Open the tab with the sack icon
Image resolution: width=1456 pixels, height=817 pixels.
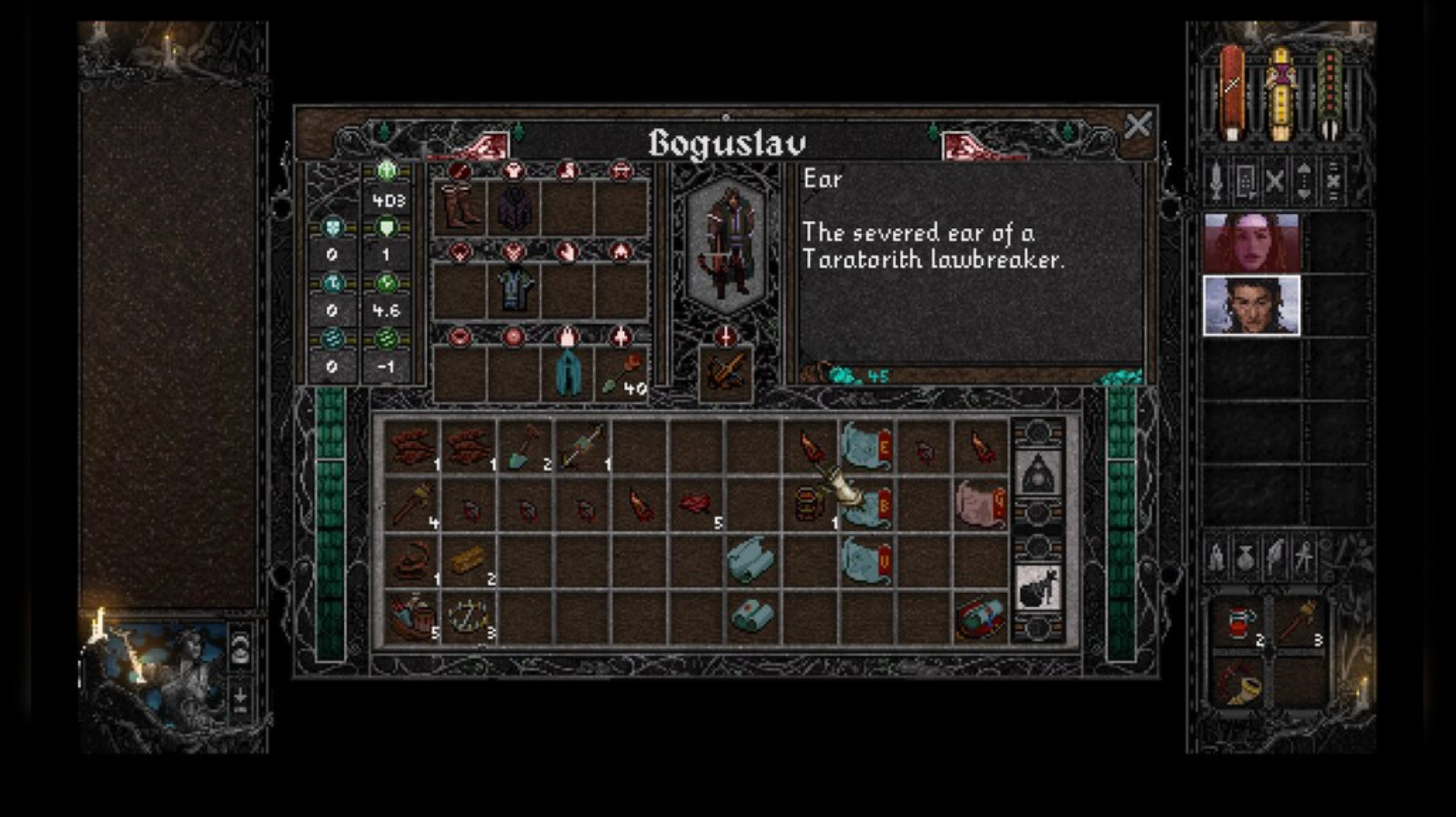pyautogui.click(x=1037, y=588)
